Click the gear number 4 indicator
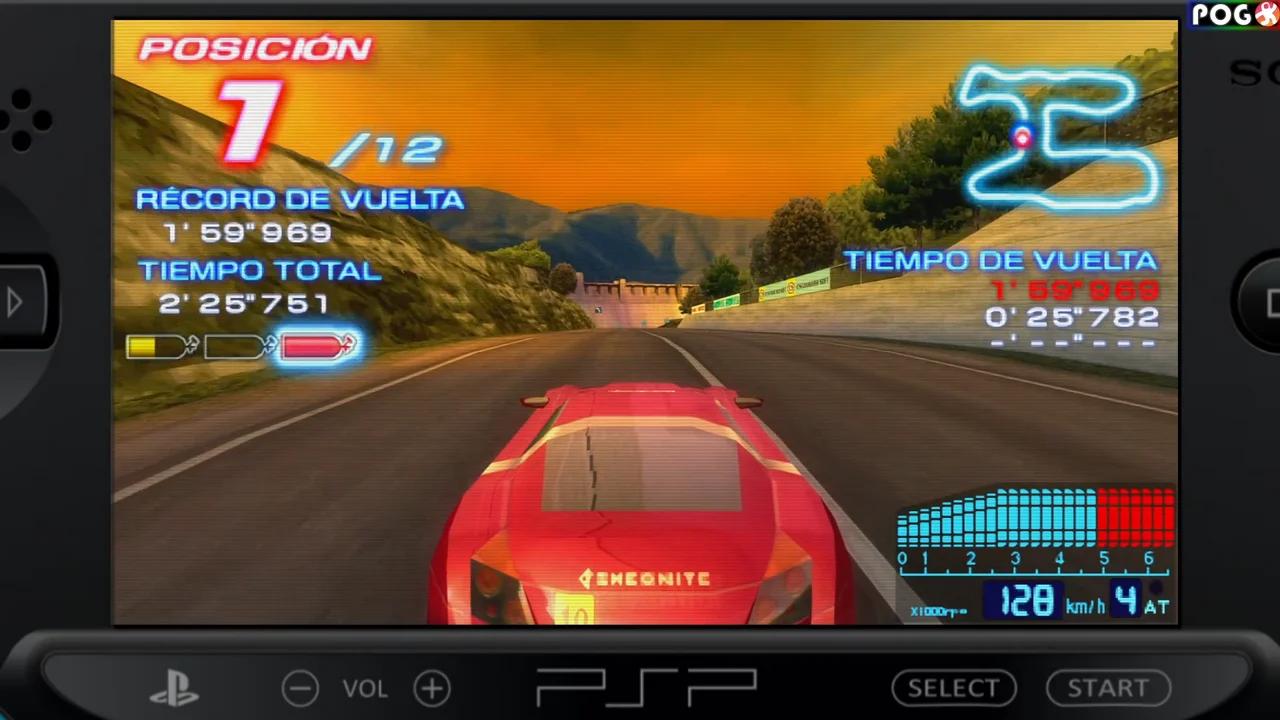 point(1128,600)
